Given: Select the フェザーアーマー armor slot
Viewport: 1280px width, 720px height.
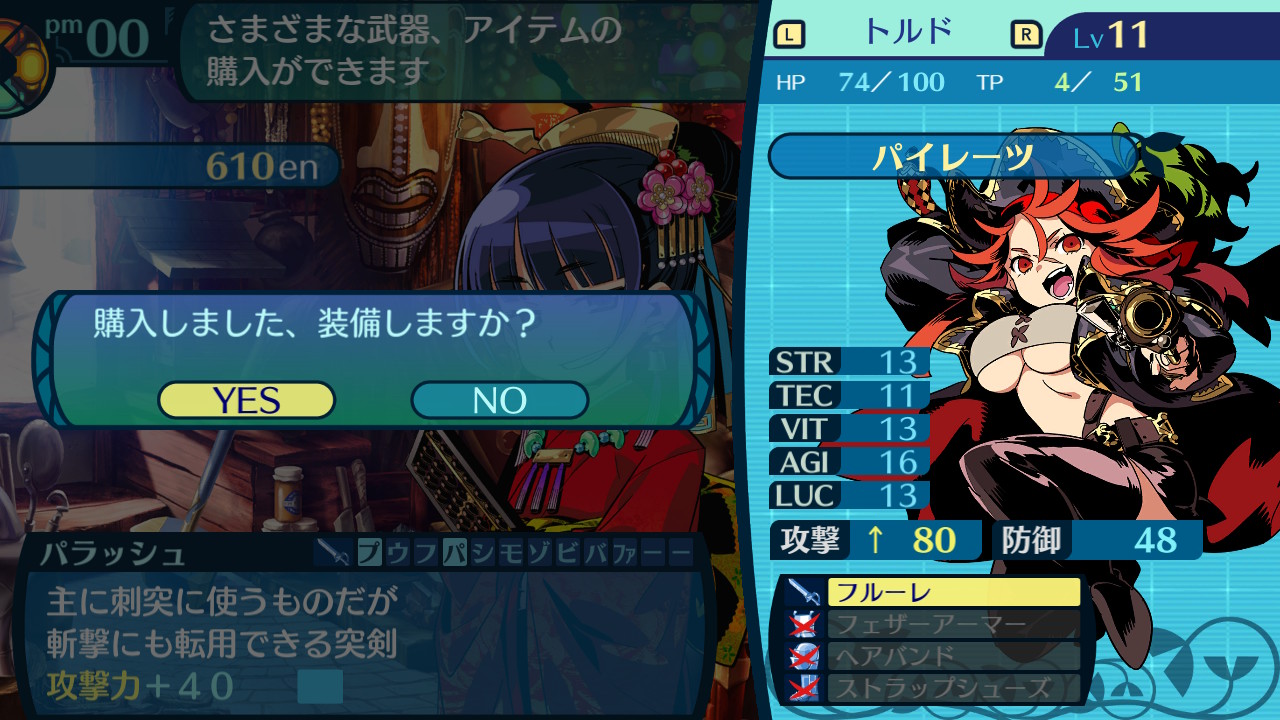Looking at the screenshot, I should (953, 624).
